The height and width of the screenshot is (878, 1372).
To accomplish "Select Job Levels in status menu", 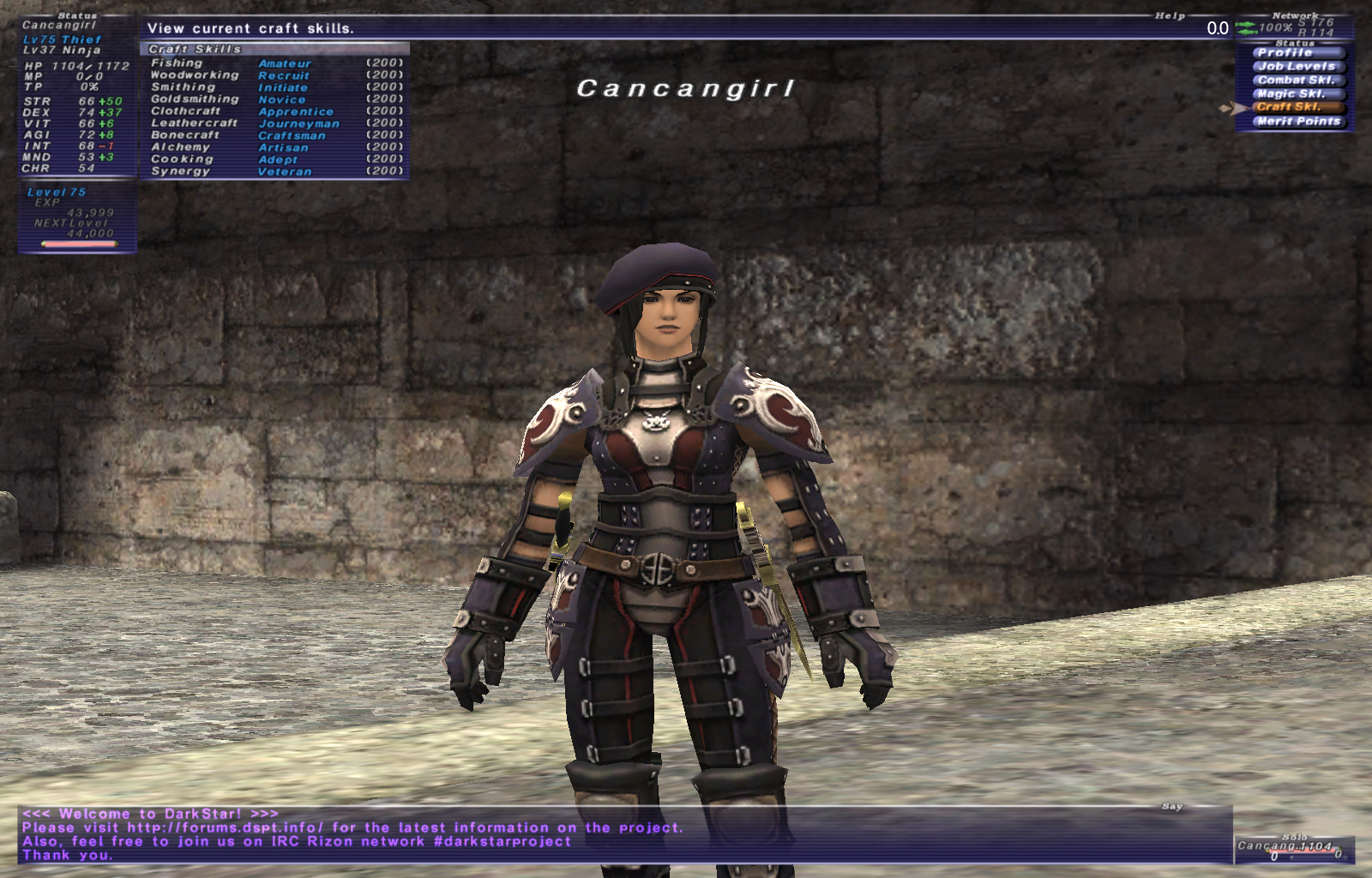I will [x=1295, y=66].
